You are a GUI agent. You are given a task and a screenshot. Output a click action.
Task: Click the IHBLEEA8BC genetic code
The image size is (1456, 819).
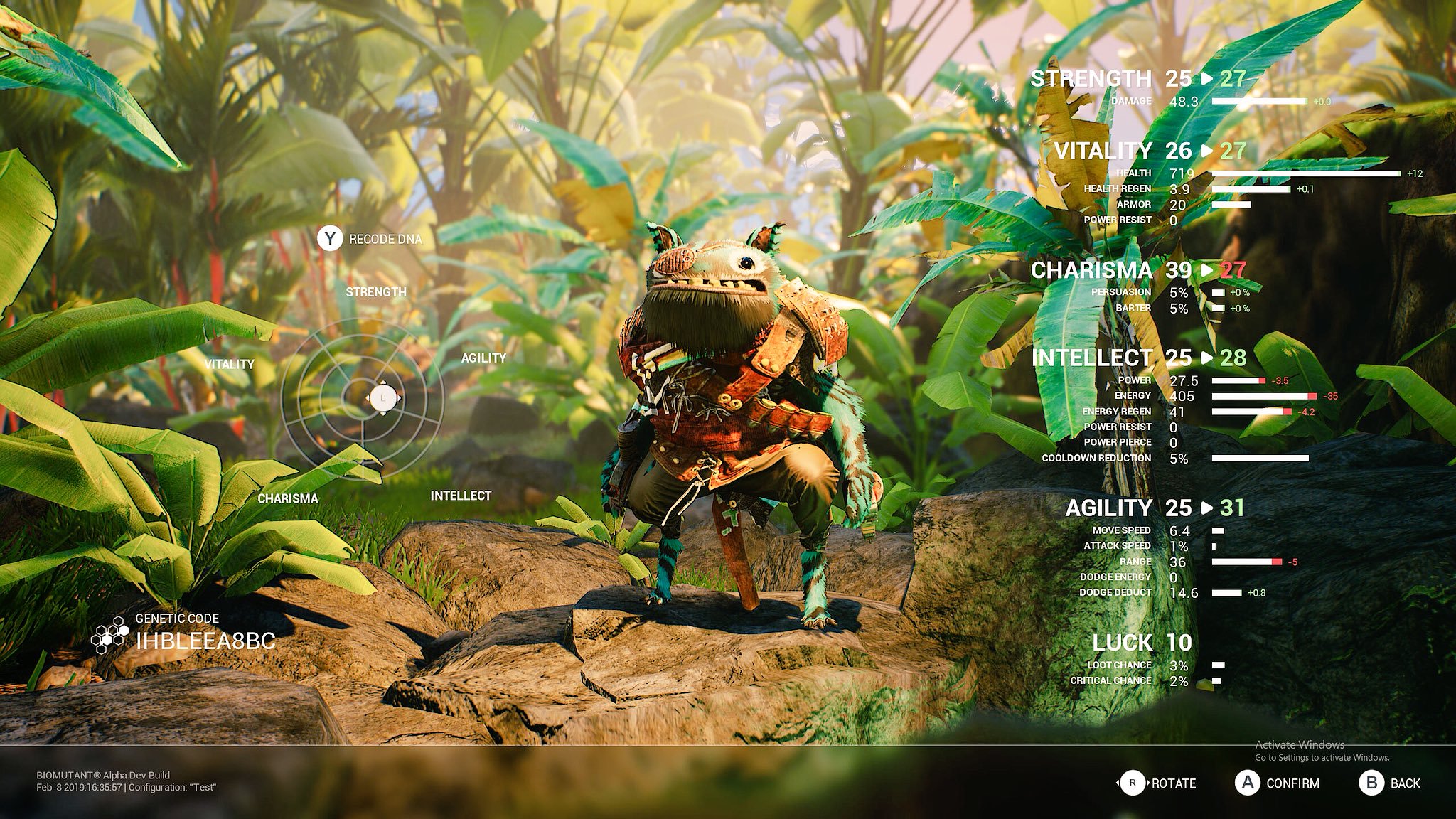coord(205,641)
